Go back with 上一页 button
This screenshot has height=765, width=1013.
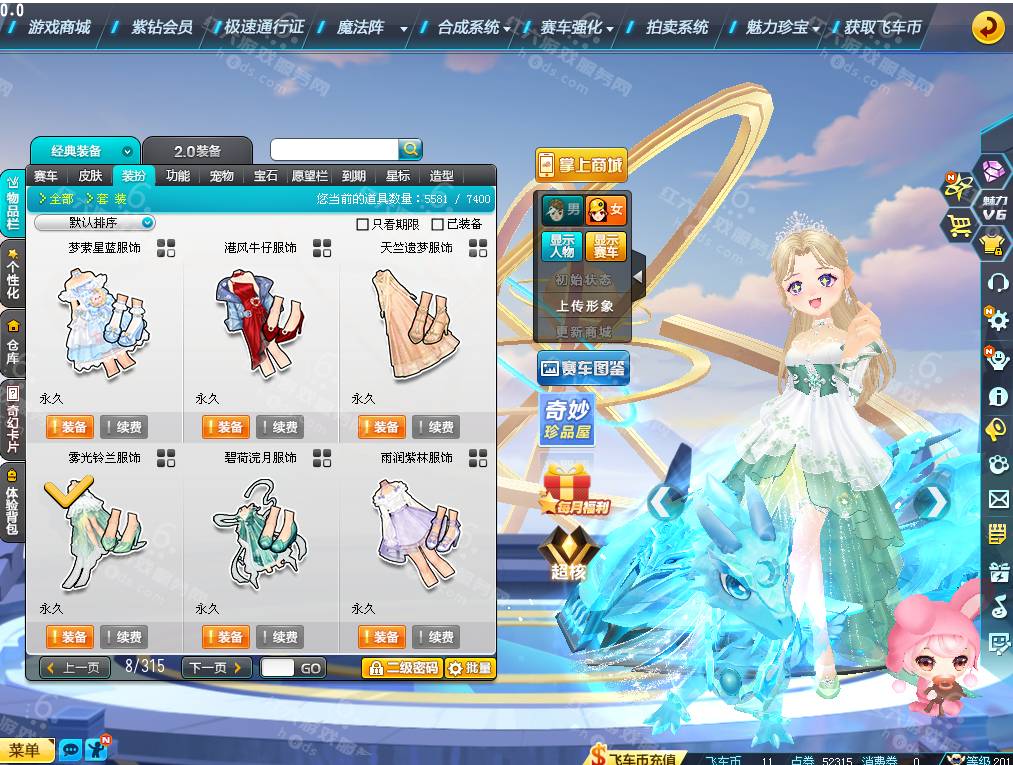coord(75,667)
